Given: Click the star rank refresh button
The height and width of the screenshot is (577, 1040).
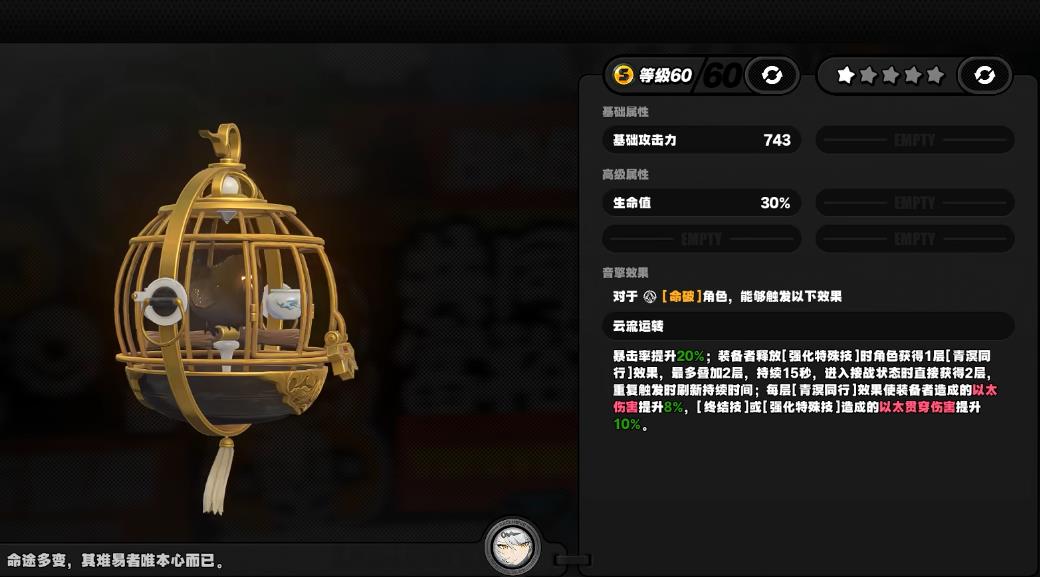Looking at the screenshot, I should [984, 75].
